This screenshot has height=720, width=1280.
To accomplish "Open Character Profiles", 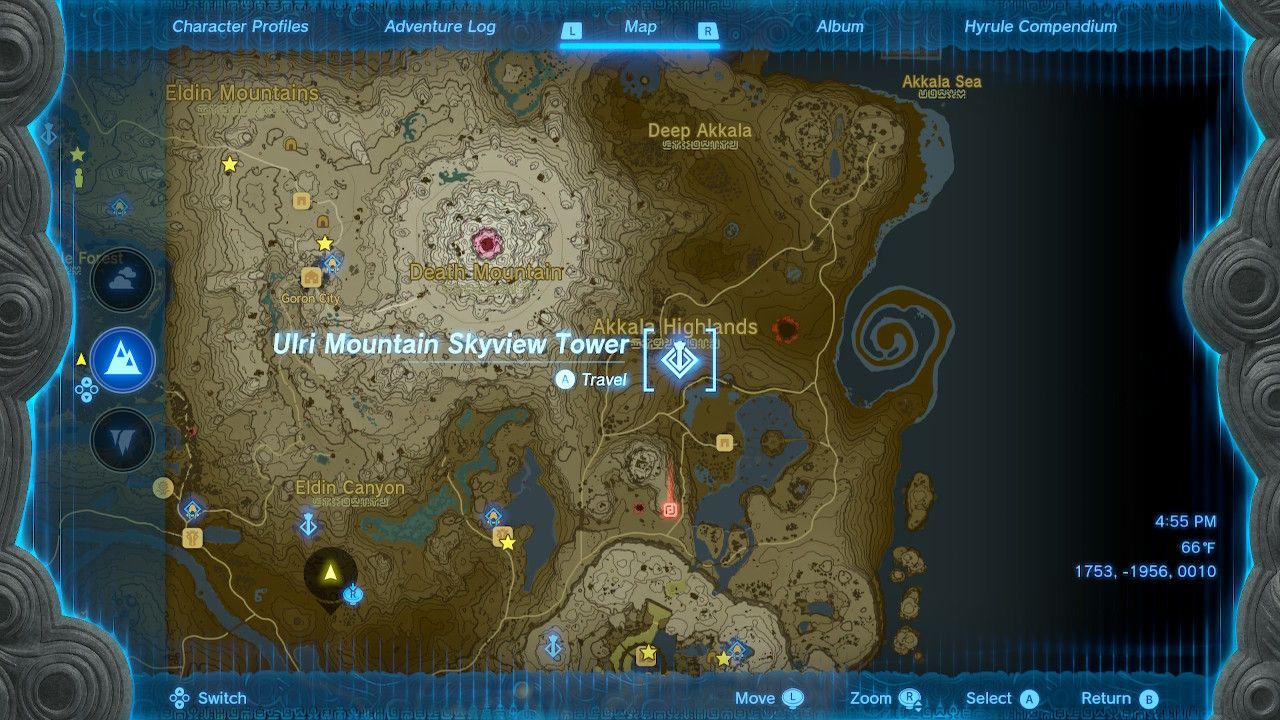I will pos(240,27).
